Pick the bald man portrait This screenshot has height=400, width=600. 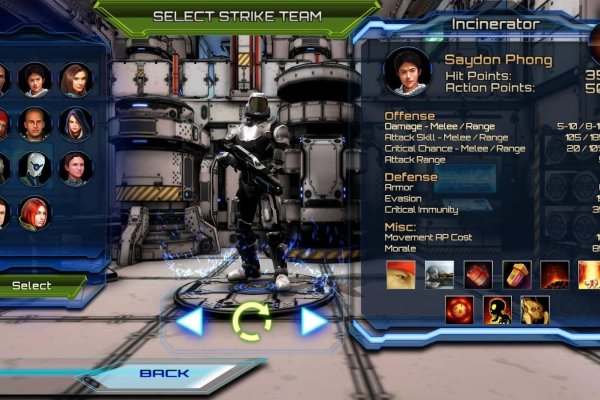point(35,123)
